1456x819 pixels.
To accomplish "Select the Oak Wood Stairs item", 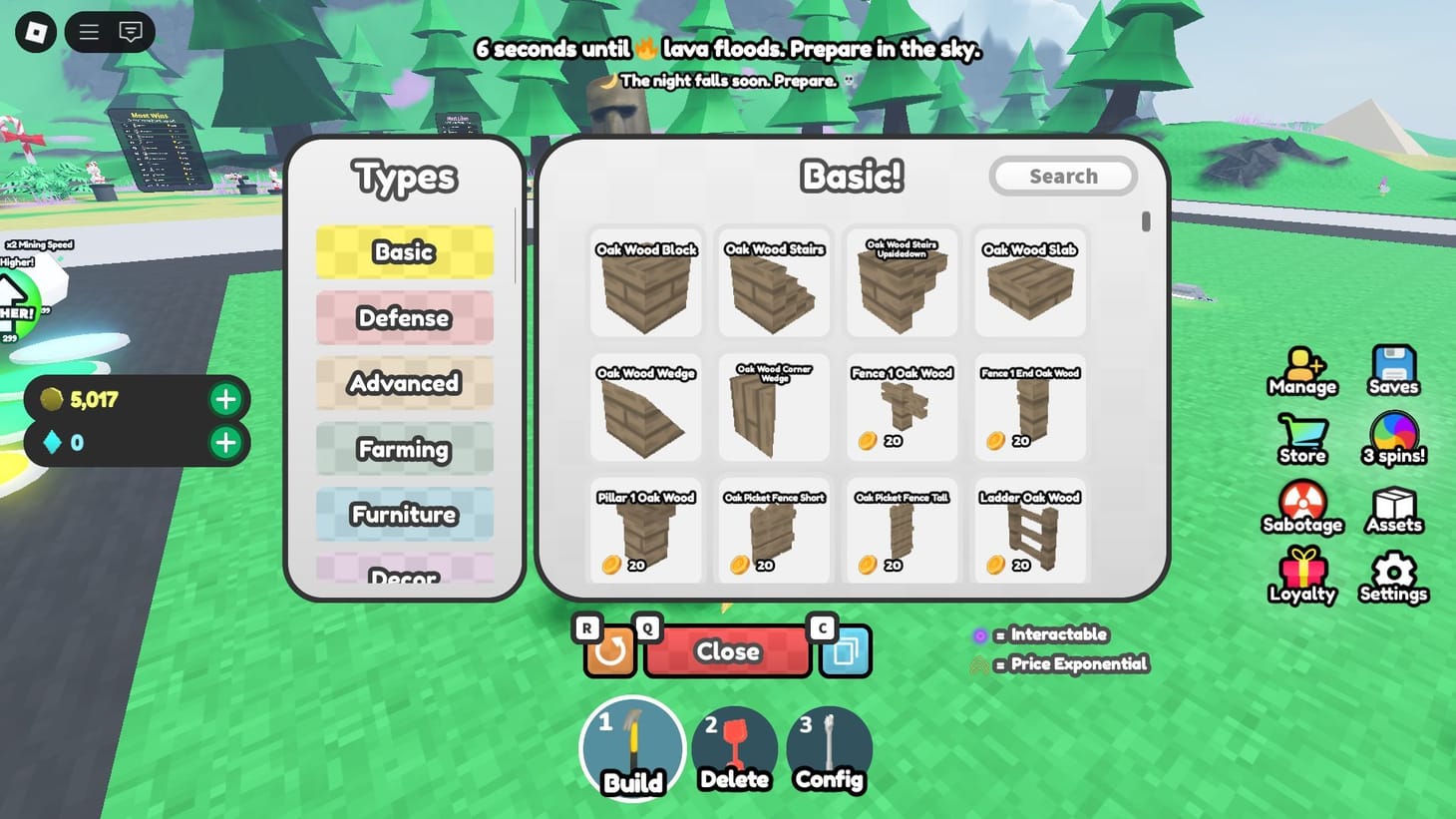I will click(x=773, y=282).
